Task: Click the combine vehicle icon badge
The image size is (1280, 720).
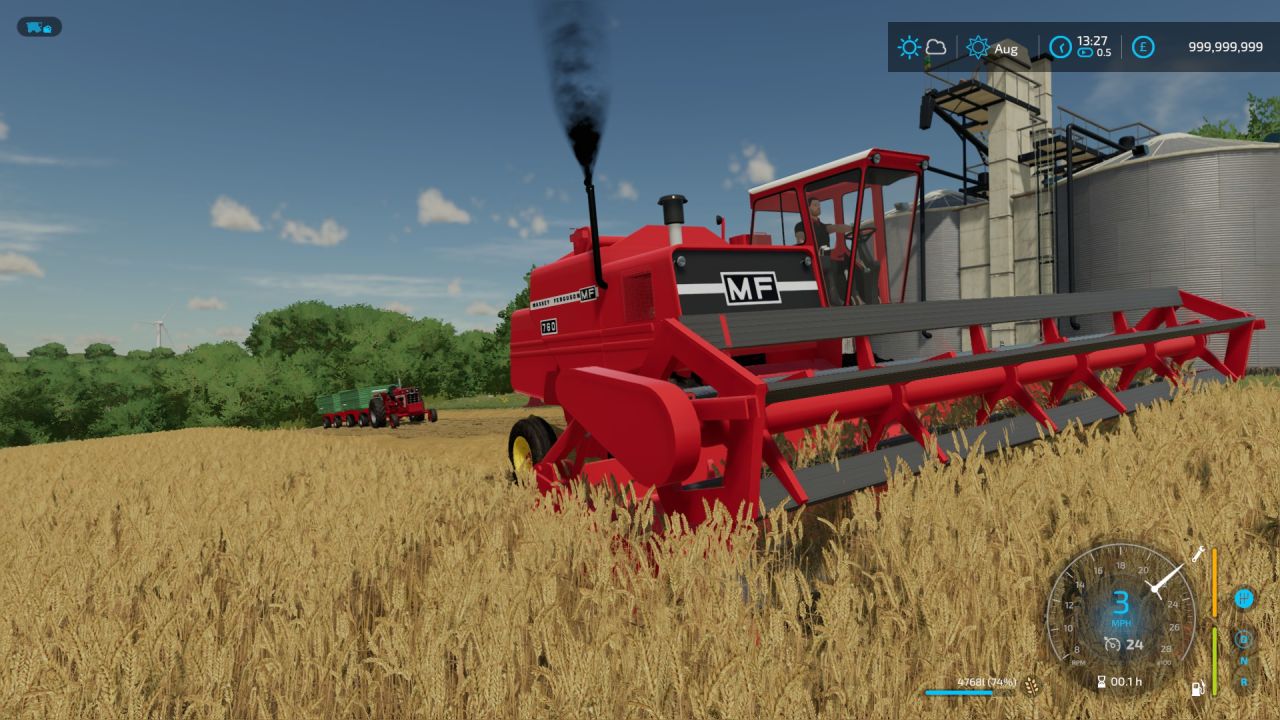Action: [x=39, y=27]
